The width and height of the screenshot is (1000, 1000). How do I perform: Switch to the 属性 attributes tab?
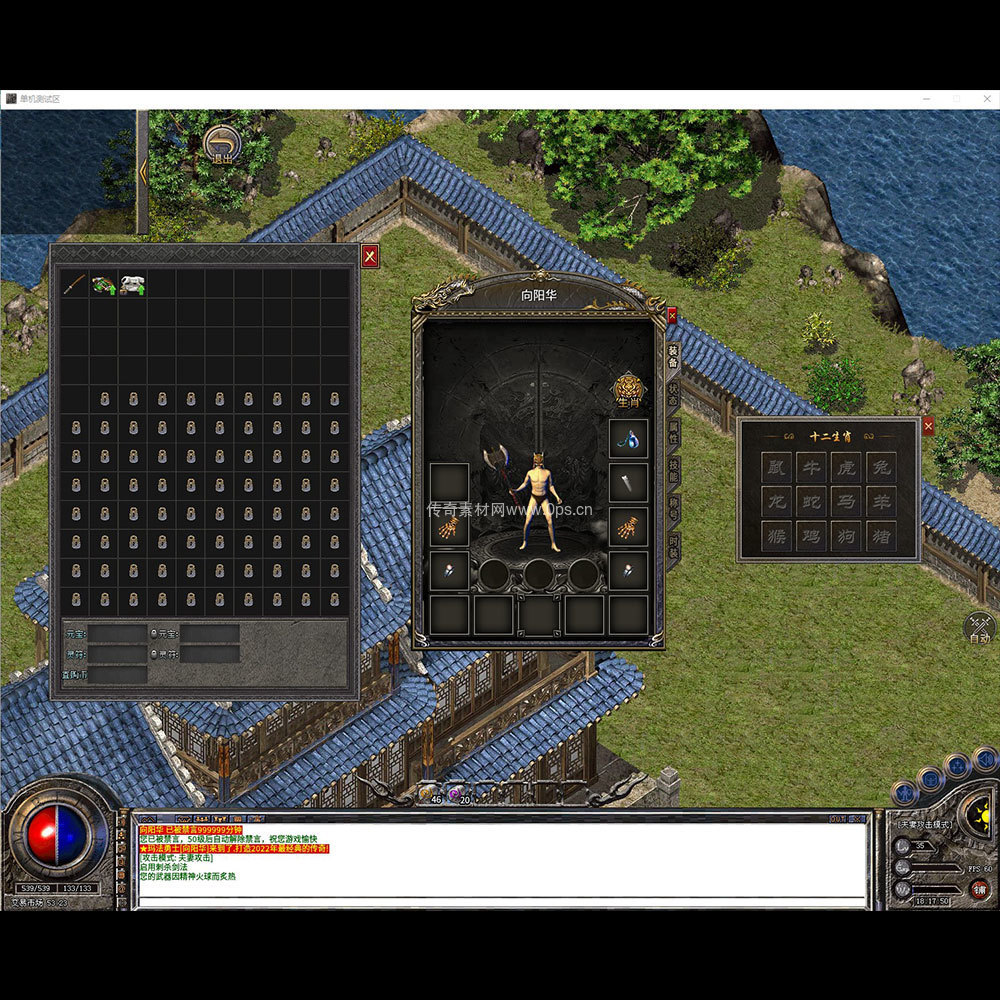pyautogui.click(x=674, y=431)
